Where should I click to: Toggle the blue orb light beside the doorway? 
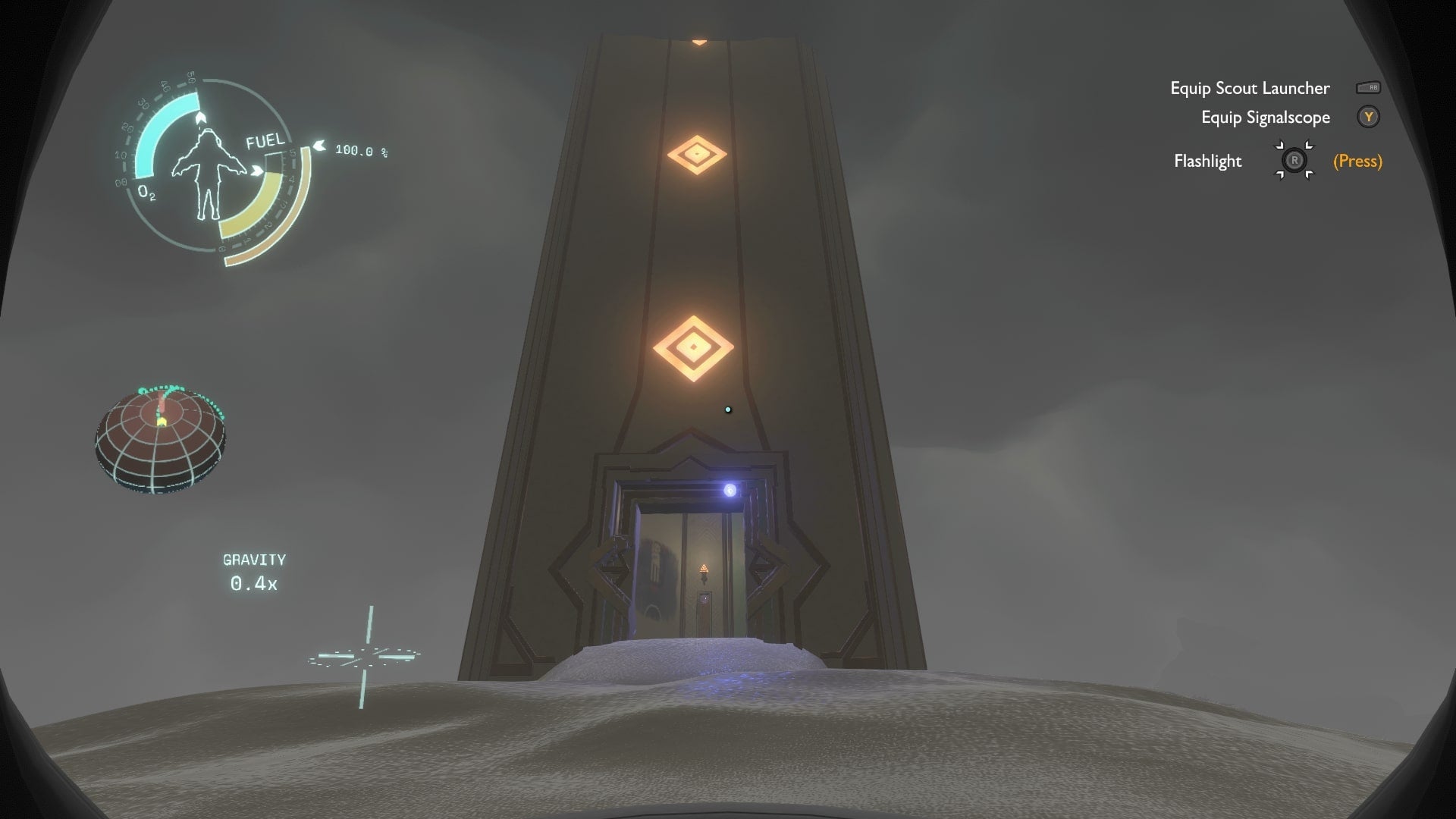(x=730, y=491)
